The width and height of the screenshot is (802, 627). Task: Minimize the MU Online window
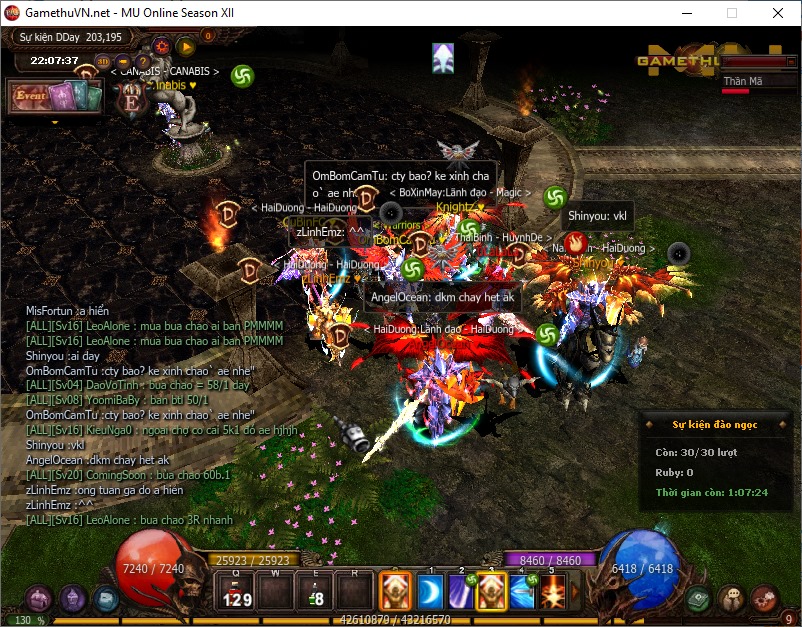tap(685, 13)
